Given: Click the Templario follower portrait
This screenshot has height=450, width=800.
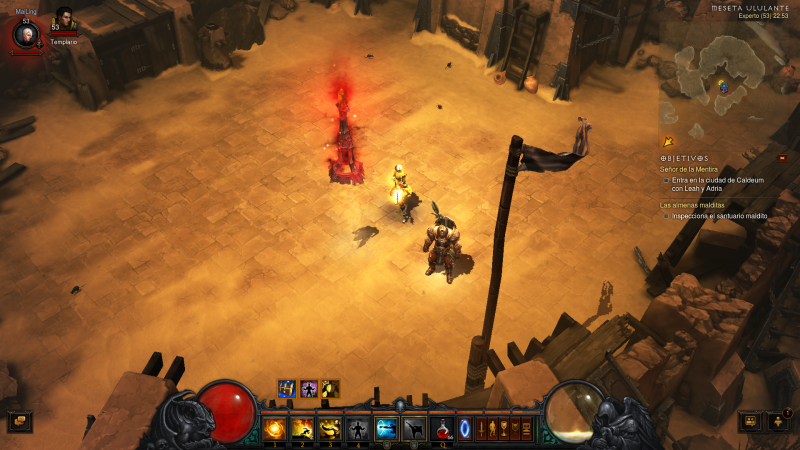Looking at the screenshot, I should point(64,21).
